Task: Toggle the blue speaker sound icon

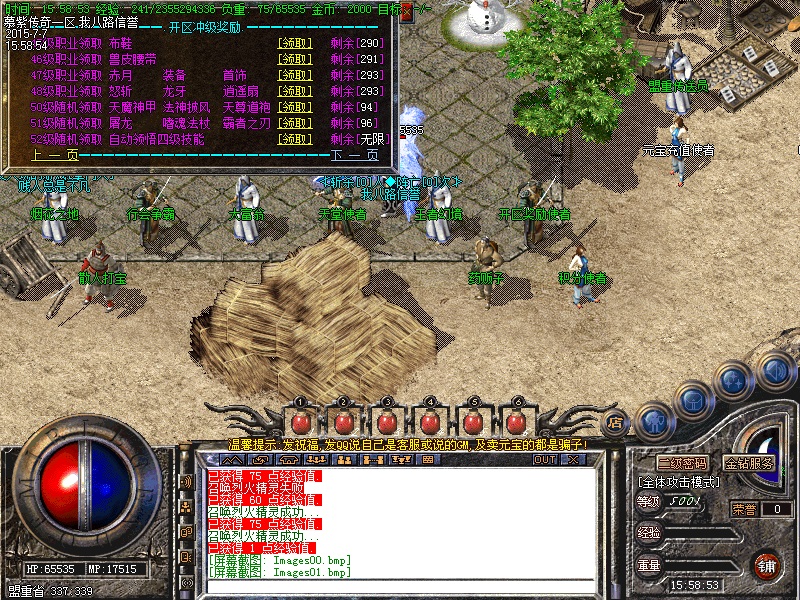Action: click(775, 371)
